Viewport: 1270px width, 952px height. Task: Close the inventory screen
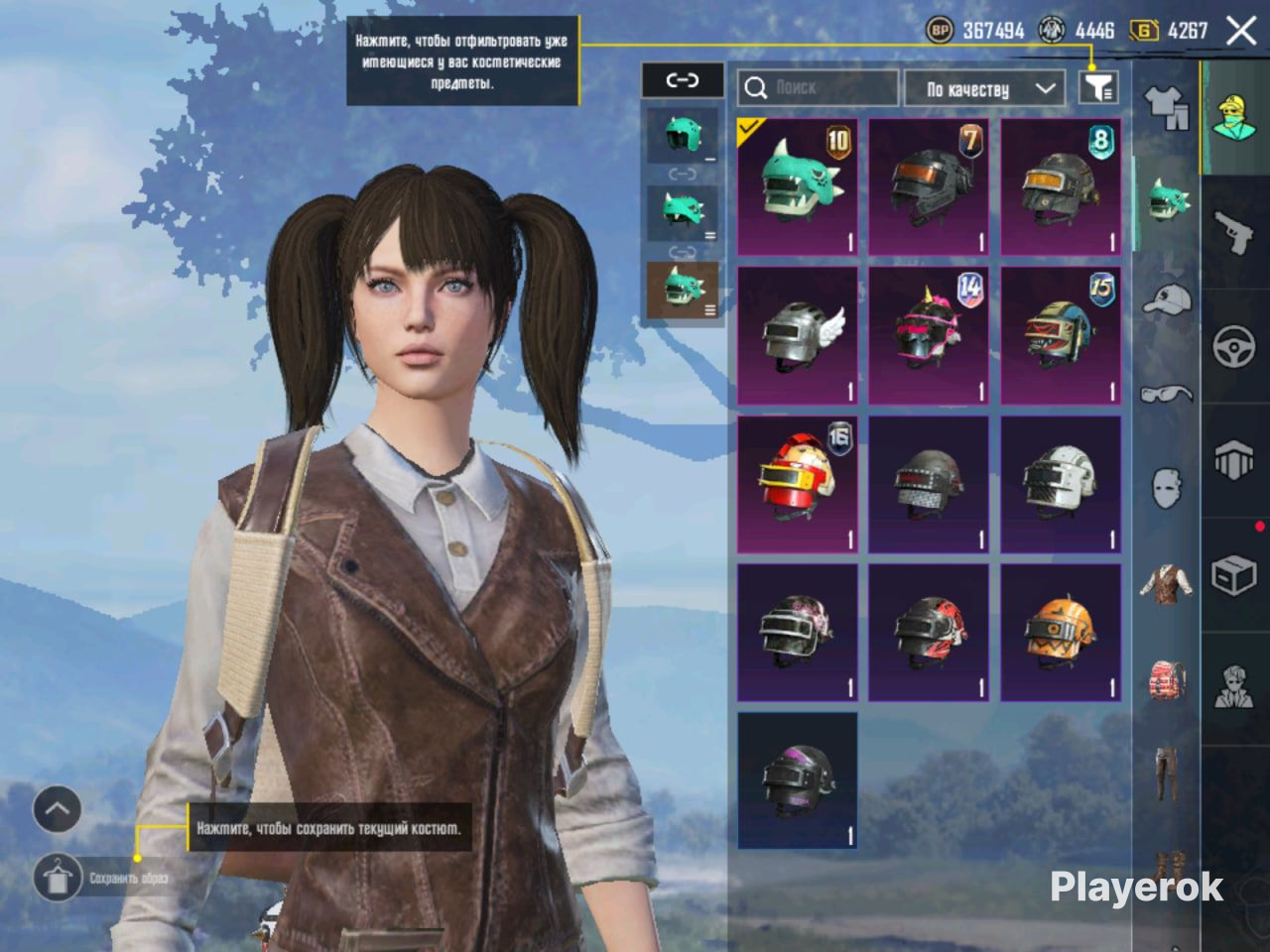click(1241, 31)
